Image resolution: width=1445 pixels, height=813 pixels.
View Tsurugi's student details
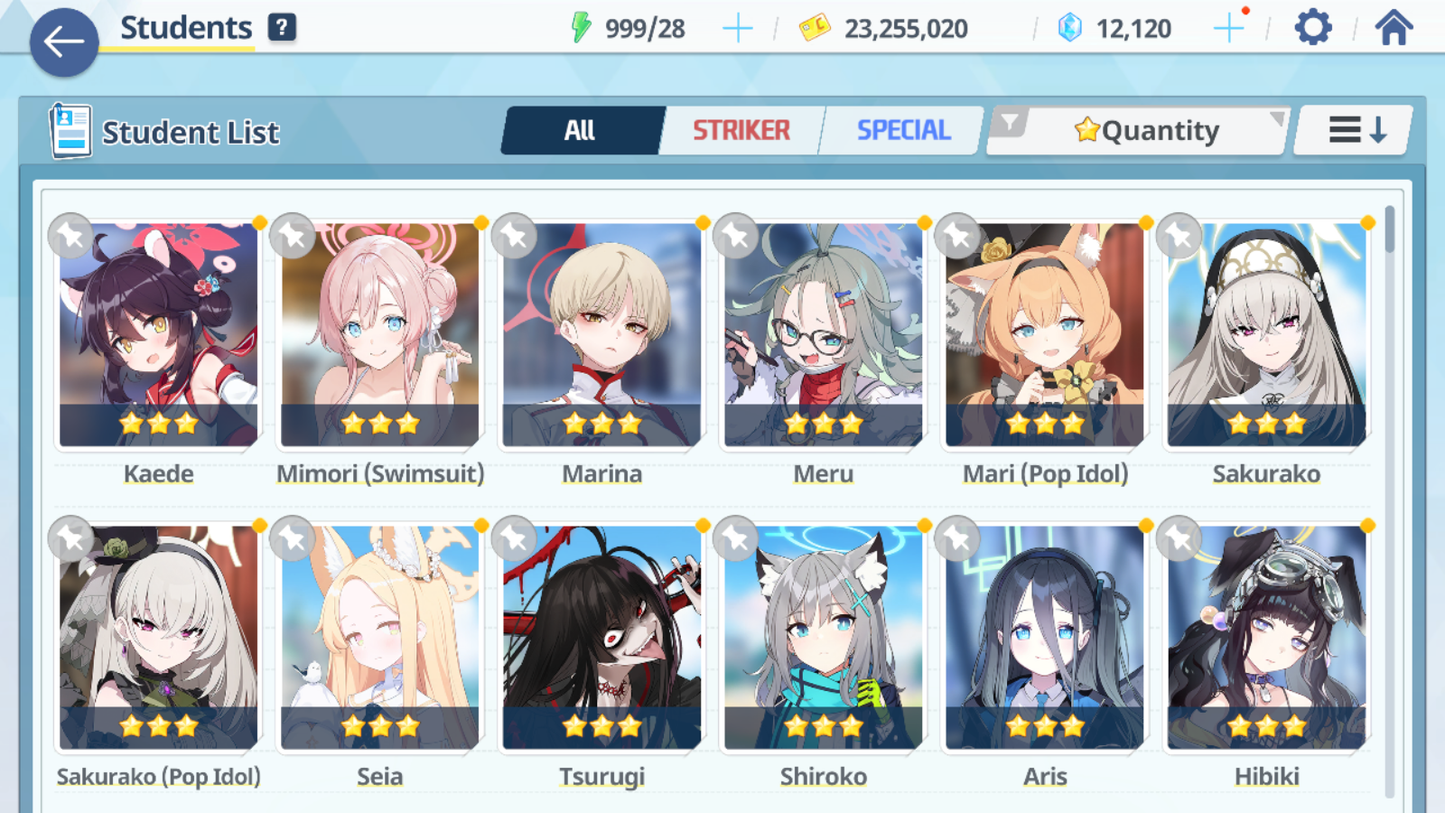pos(602,638)
